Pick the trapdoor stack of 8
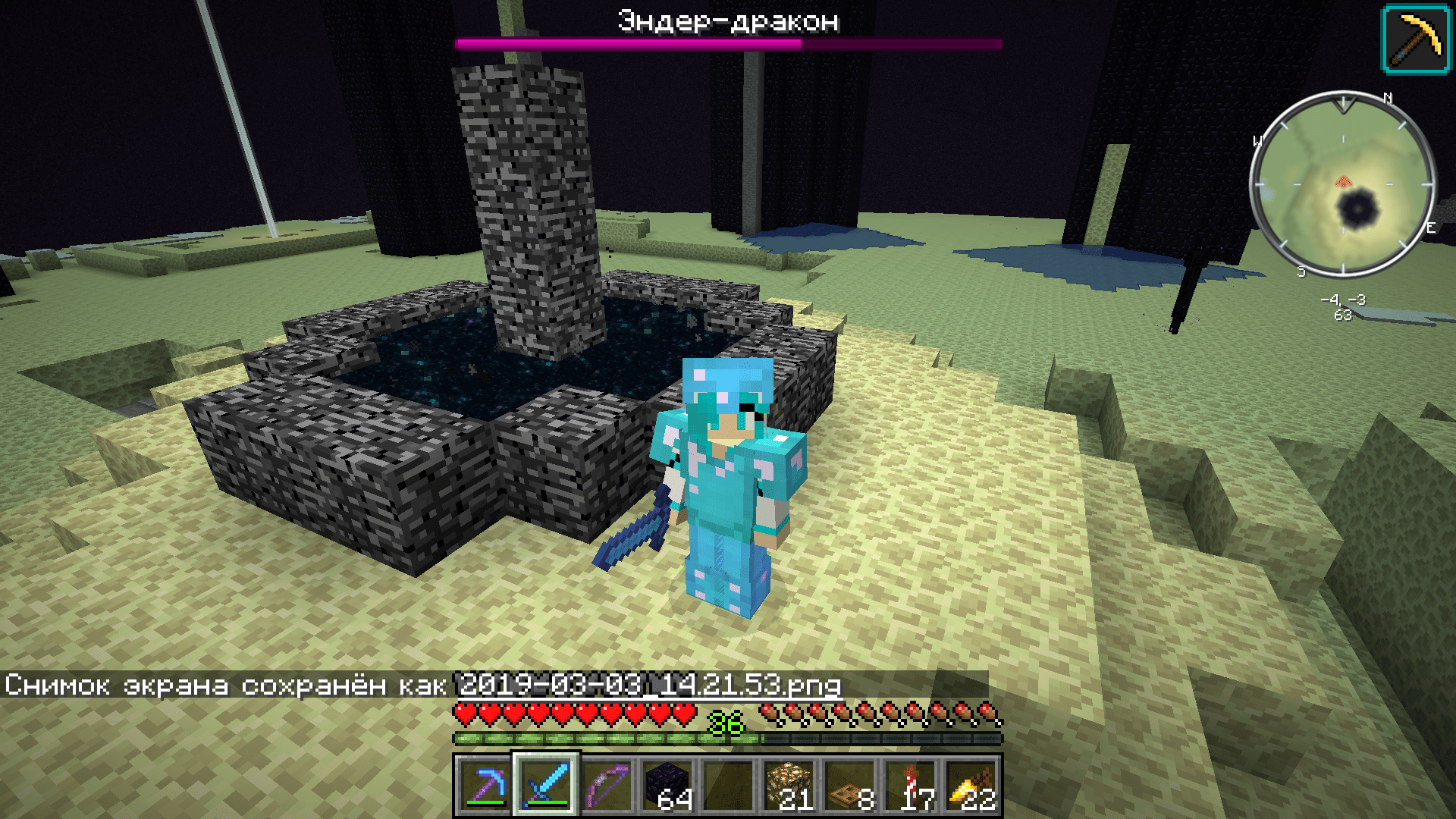The width and height of the screenshot is (1456, 819). point(849,786)
